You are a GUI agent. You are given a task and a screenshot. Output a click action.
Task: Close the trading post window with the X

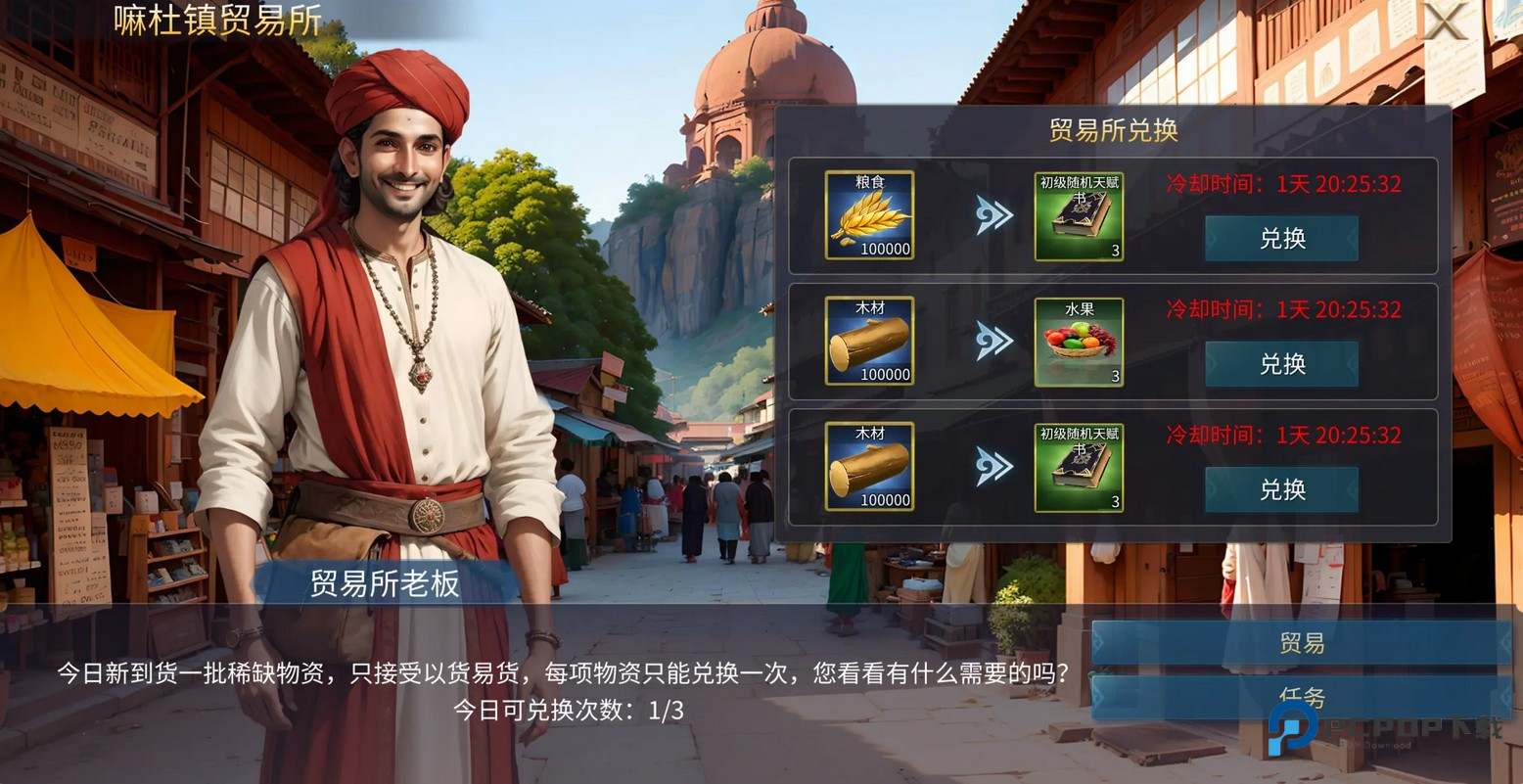[1444, 21]
